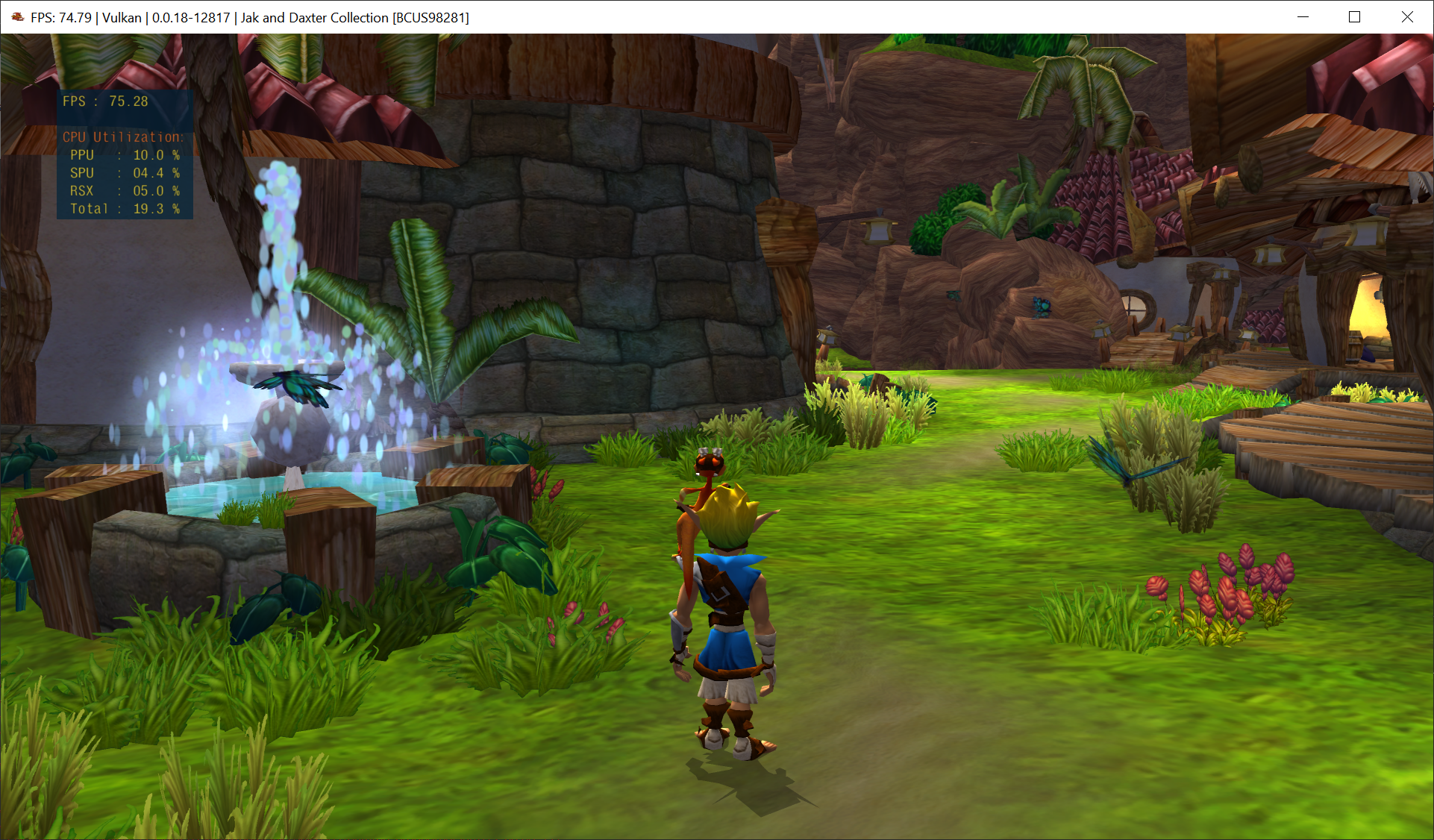Image resolution: width=1434 pixels, height=840 pixels.
Task: Close the RPCS3 game window
Action: (x=1407, y=17)
